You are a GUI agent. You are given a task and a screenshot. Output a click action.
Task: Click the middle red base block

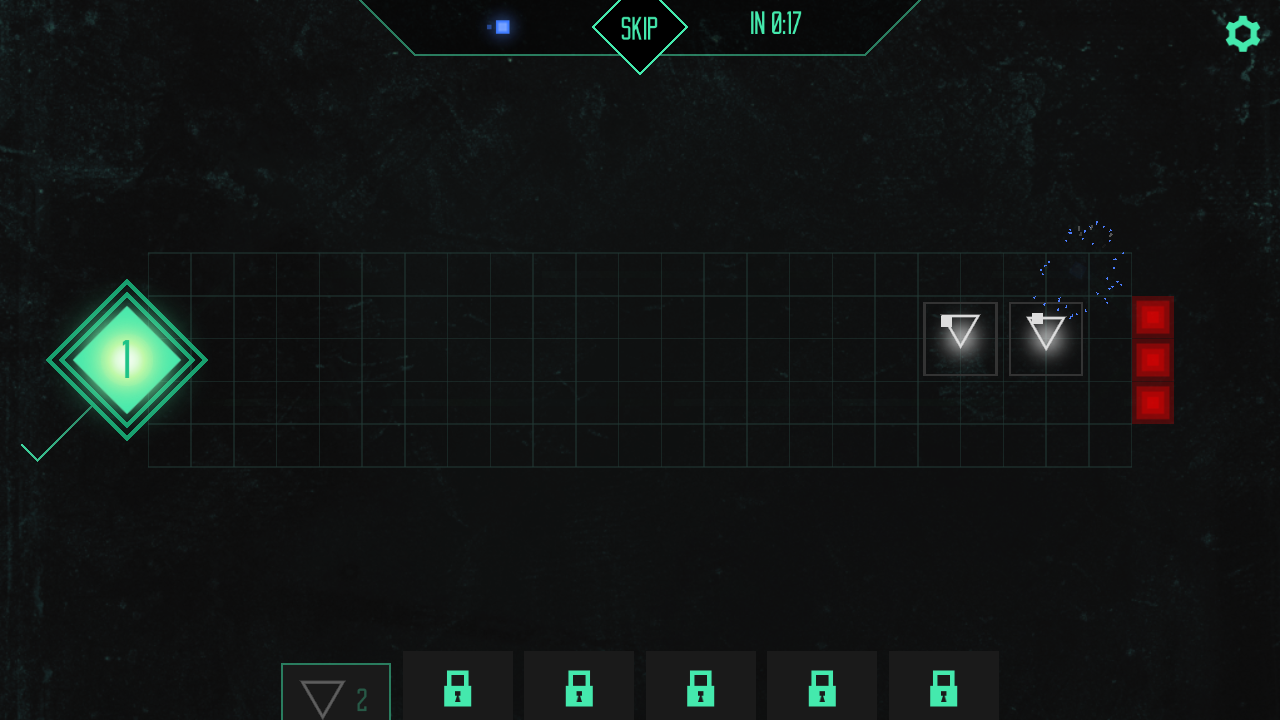click(x=1152, y=360)
